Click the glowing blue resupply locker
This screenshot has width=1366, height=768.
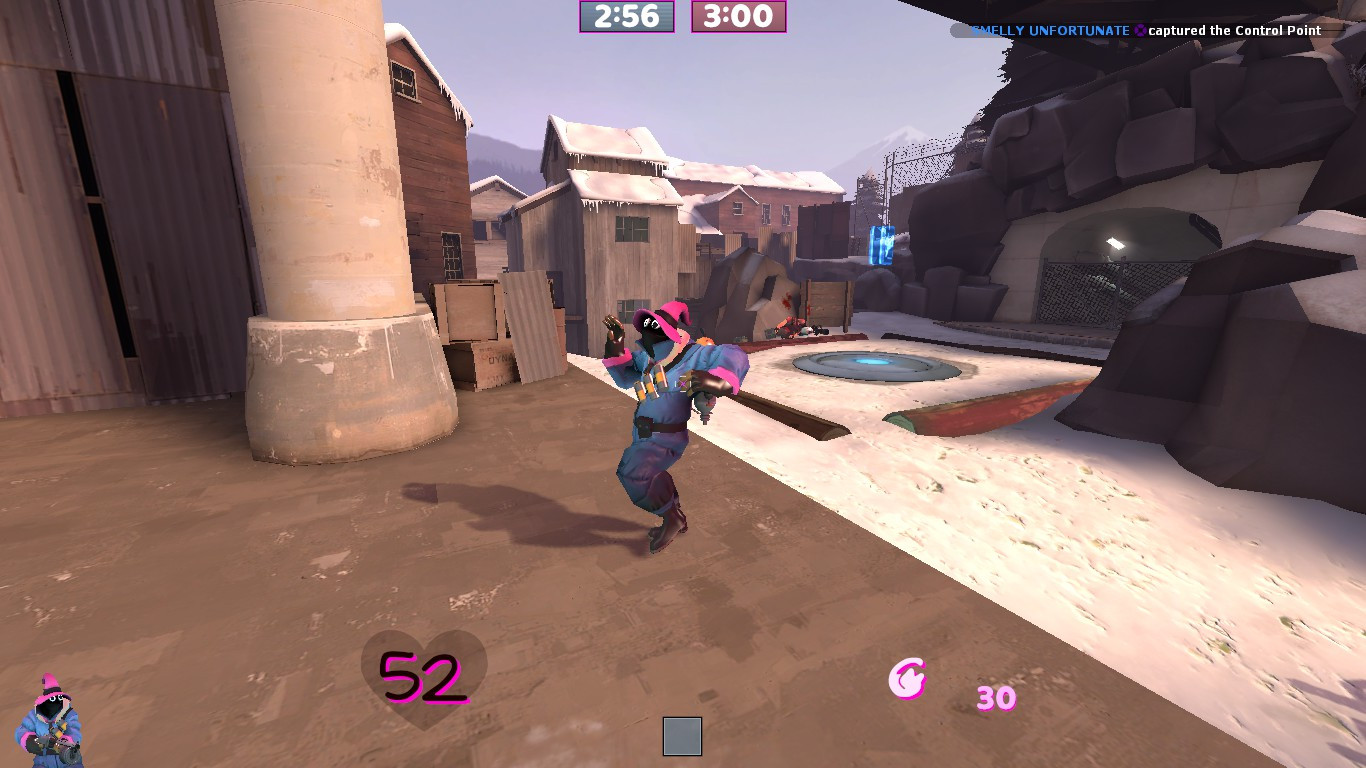click(x=880, y=245)
